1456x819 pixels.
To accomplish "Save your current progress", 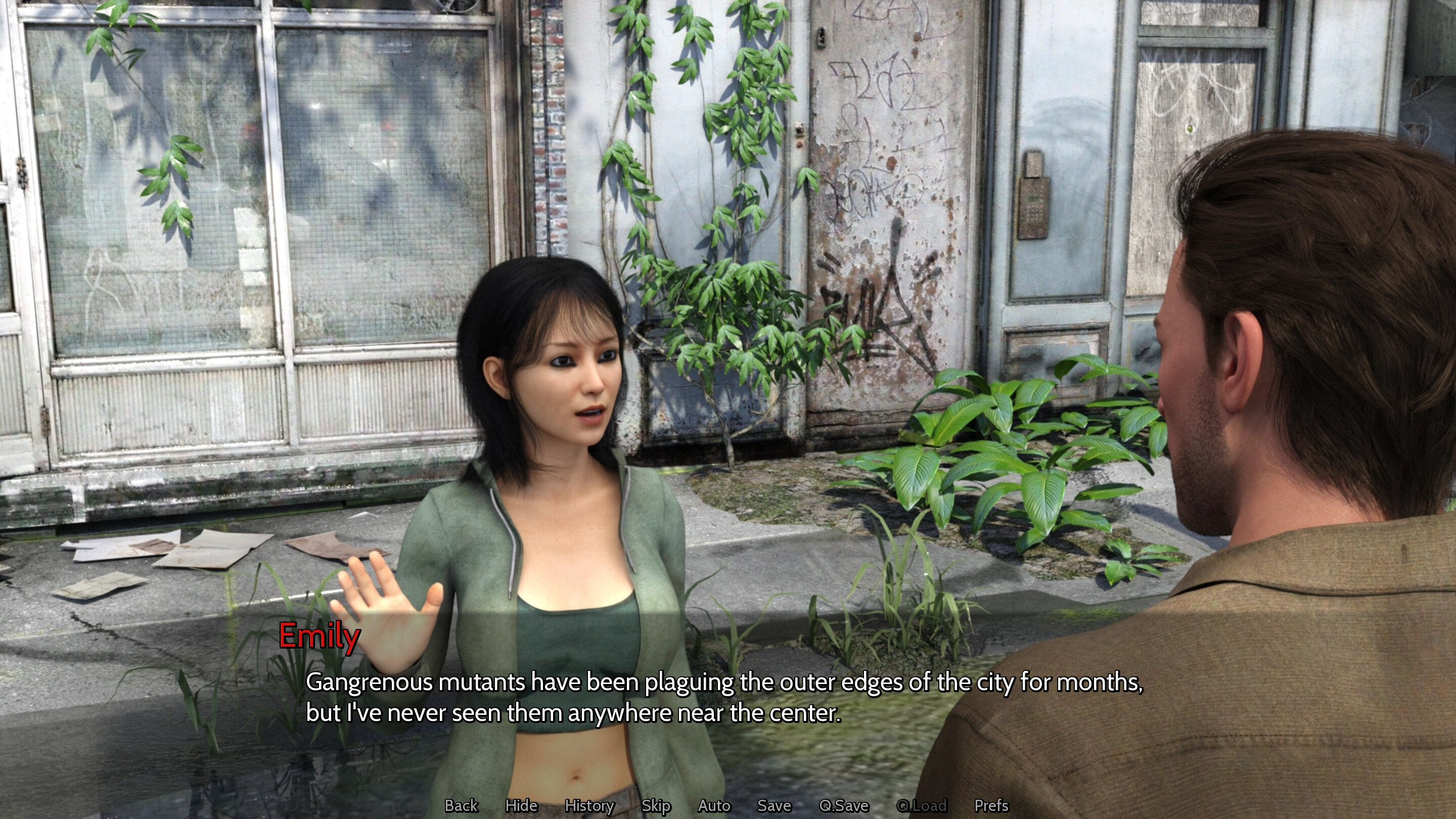I will pos(774,806).
